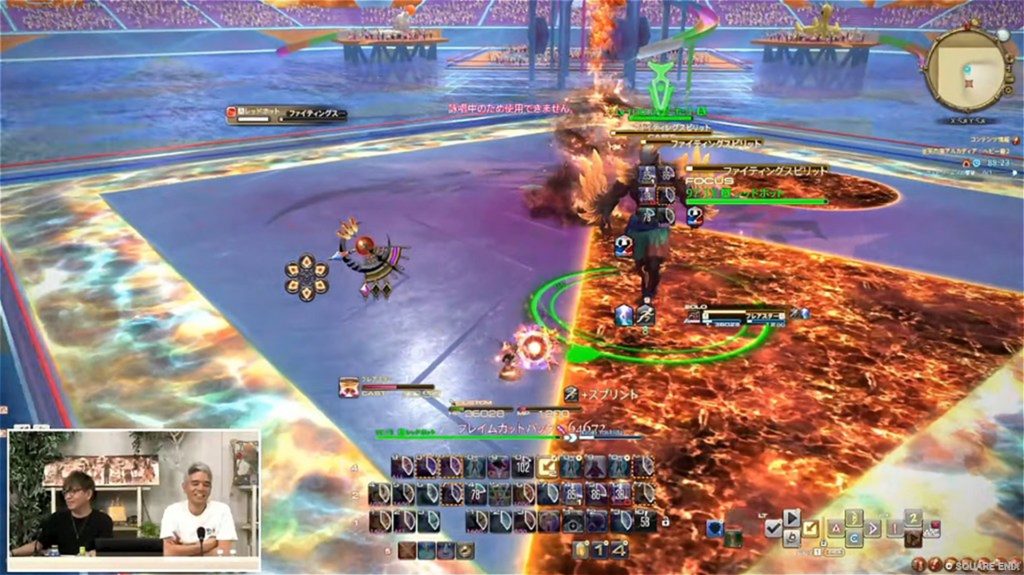Use the highlighted yellow arrow hotbar action
This screenshot has height=575, width=1024.
[547, 467]
